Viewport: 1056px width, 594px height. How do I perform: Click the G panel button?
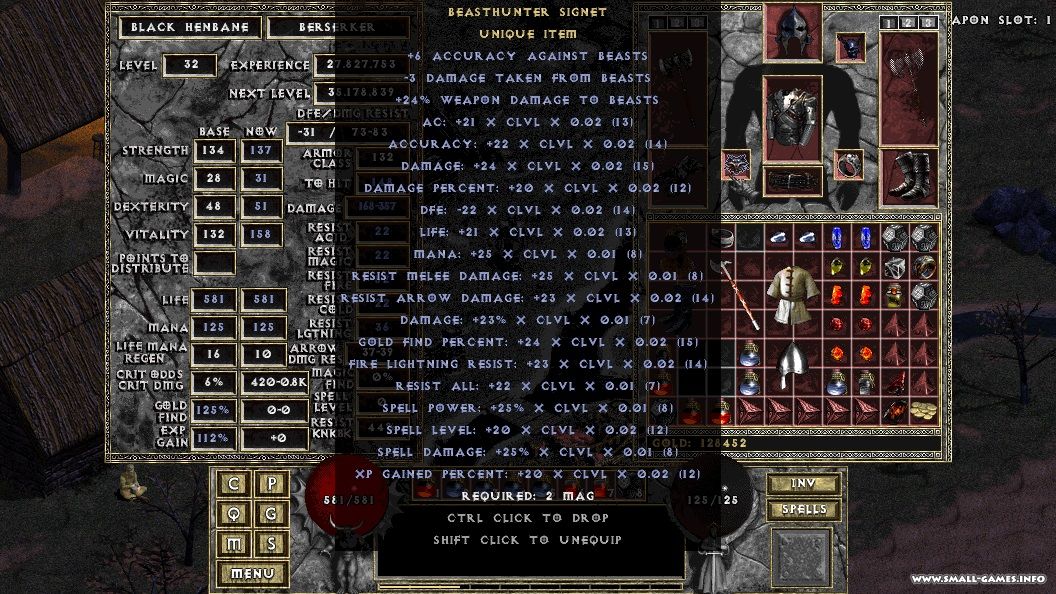pos(272,514)
